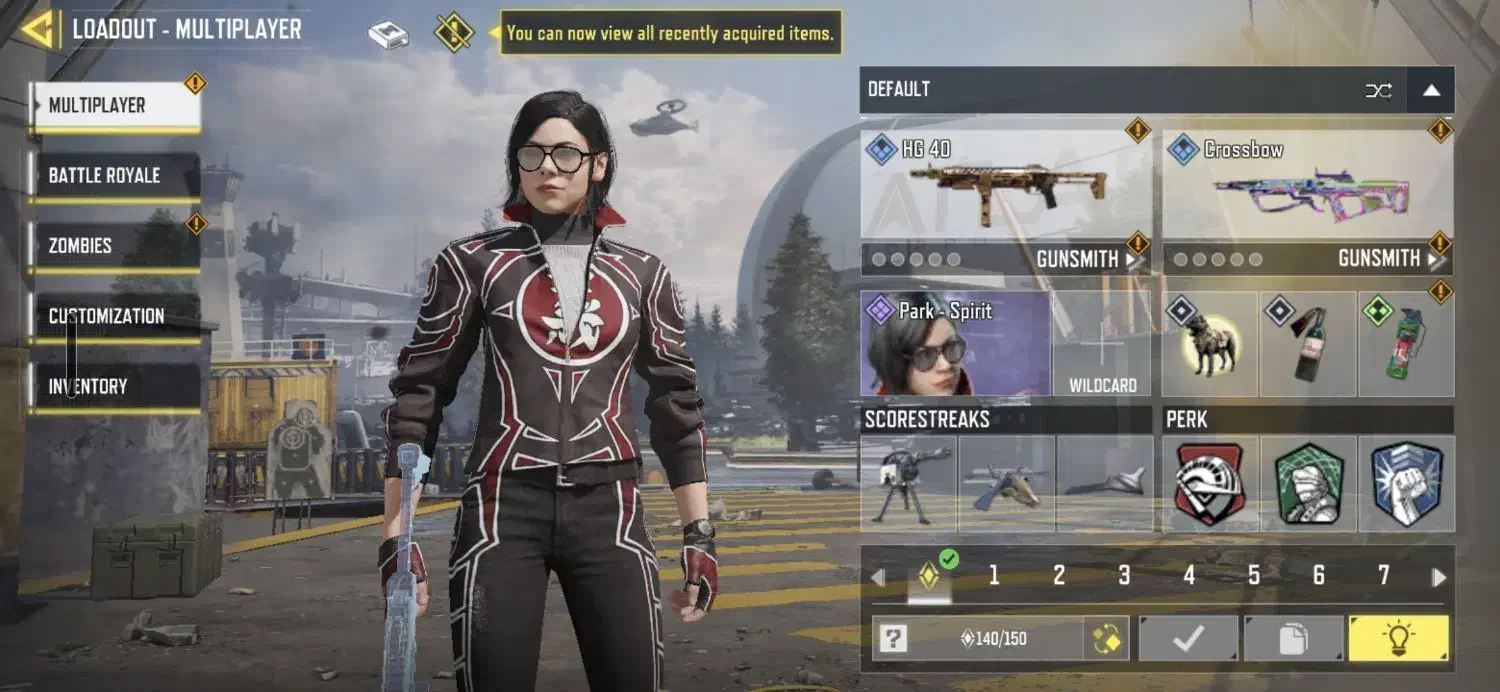Click the yellow lightbulb button

pyautogui.click(x=1397, y=638)
